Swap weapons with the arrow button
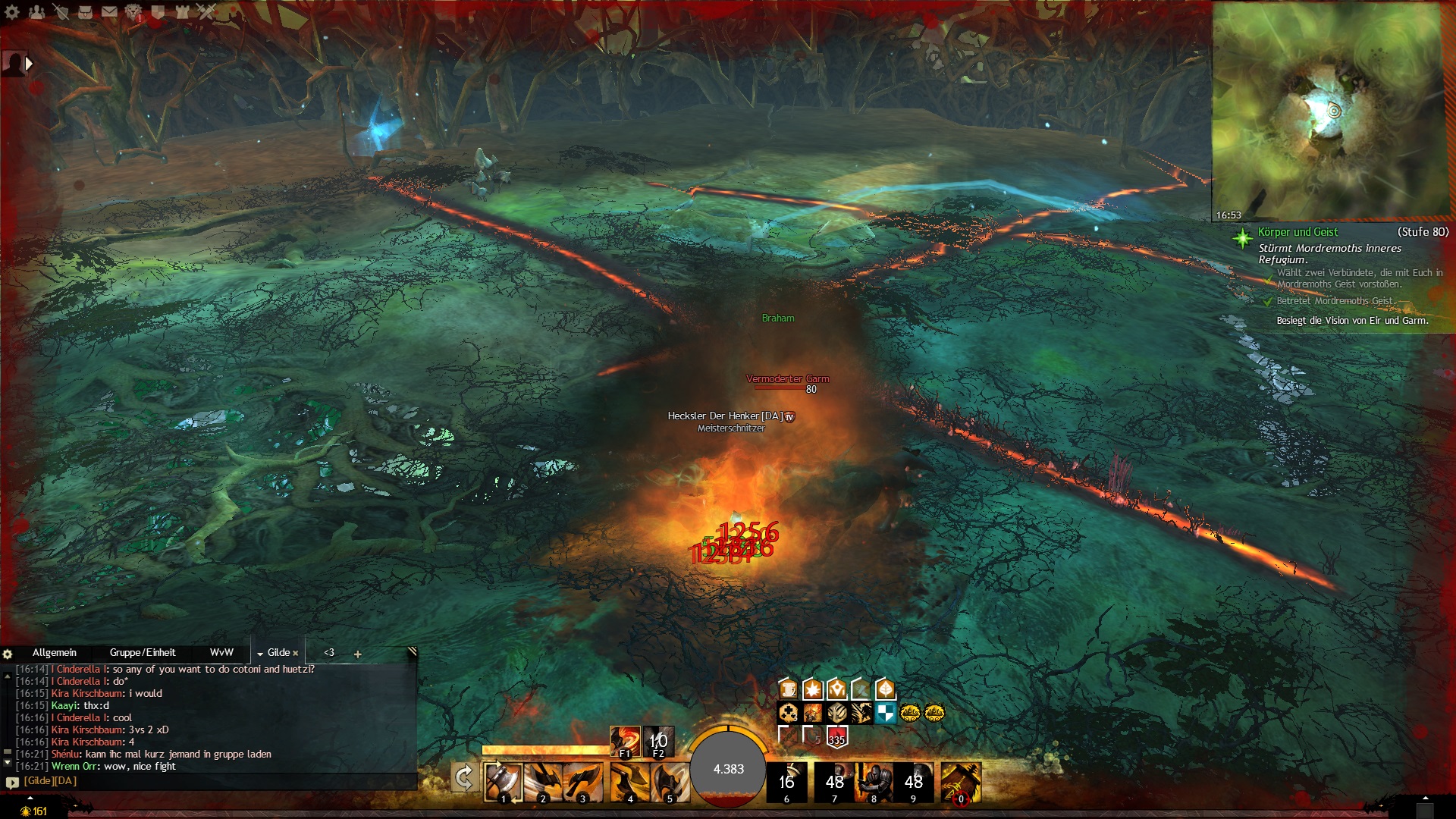1456x819 pixels. (x=463, y=778)
